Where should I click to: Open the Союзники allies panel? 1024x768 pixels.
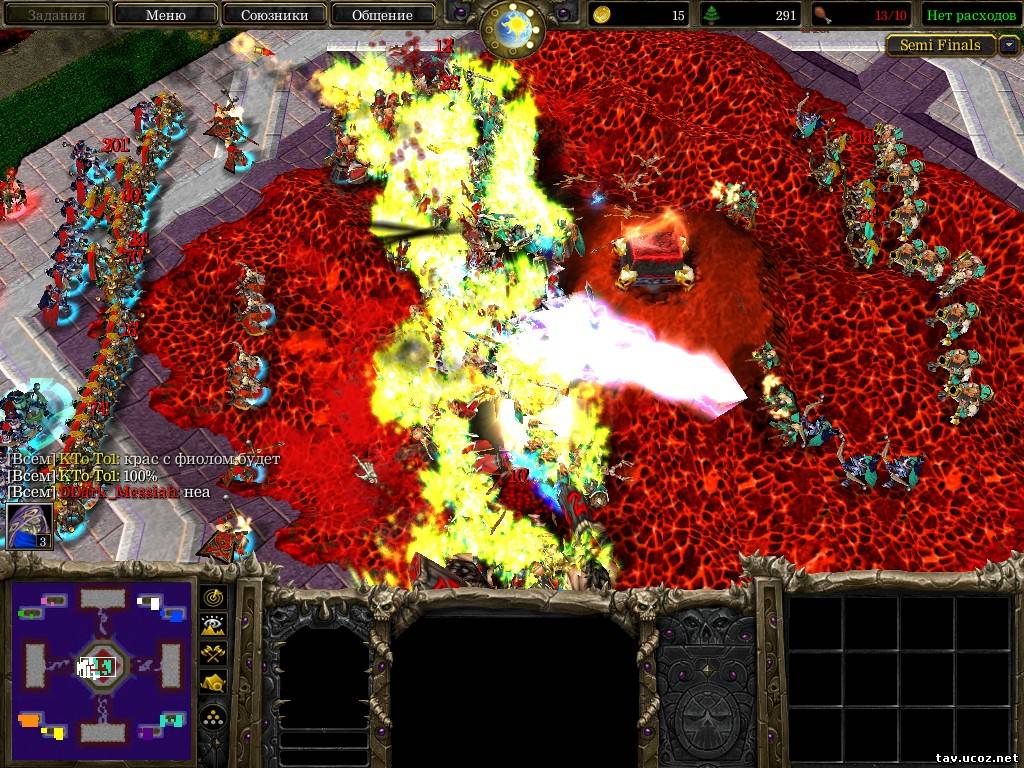pyautogui.click(x=273, y=15)
